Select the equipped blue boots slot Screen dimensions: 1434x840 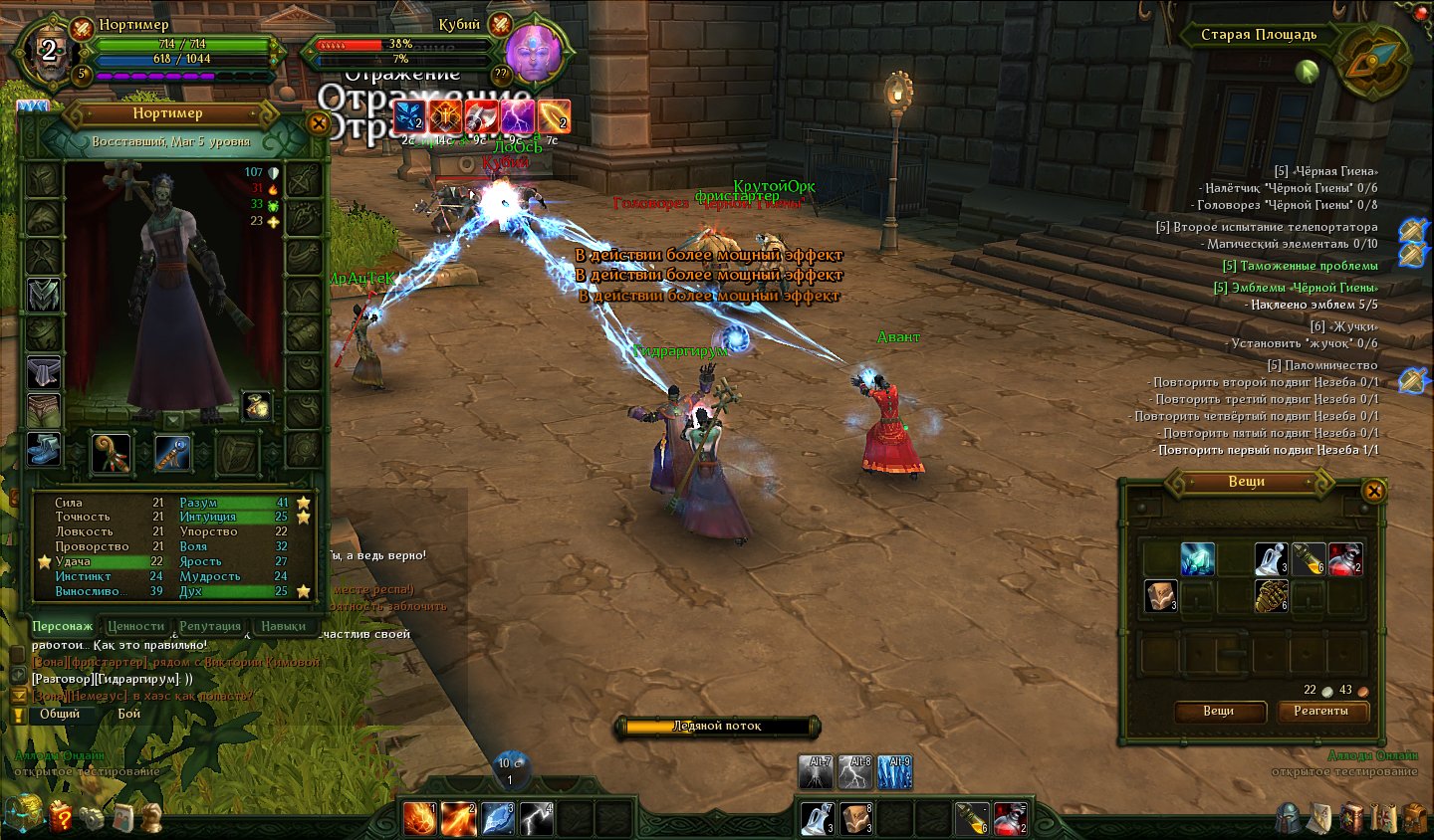[43, 449]
